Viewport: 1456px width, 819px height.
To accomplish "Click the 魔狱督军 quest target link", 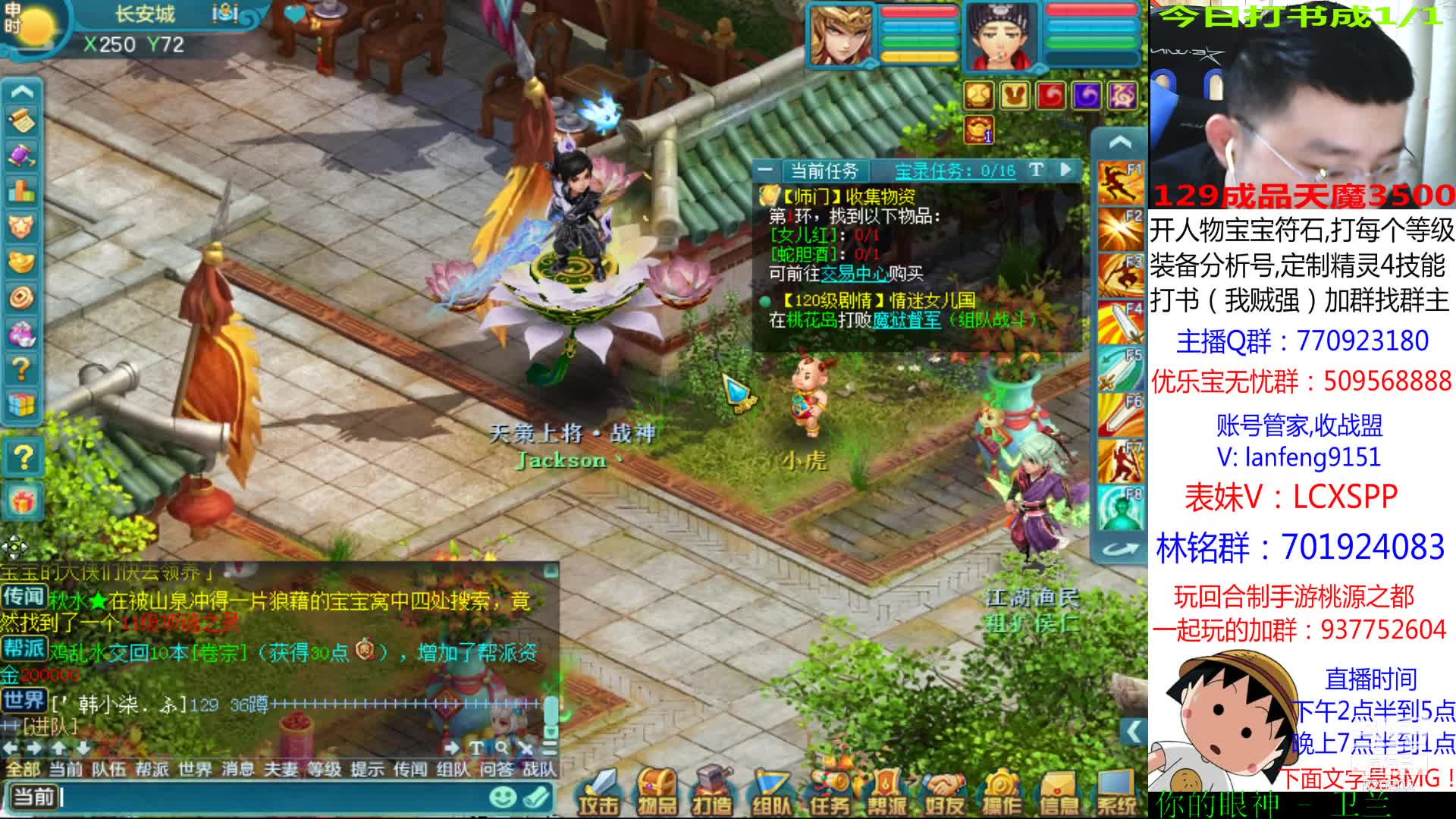I will click(x=905, y=320).
